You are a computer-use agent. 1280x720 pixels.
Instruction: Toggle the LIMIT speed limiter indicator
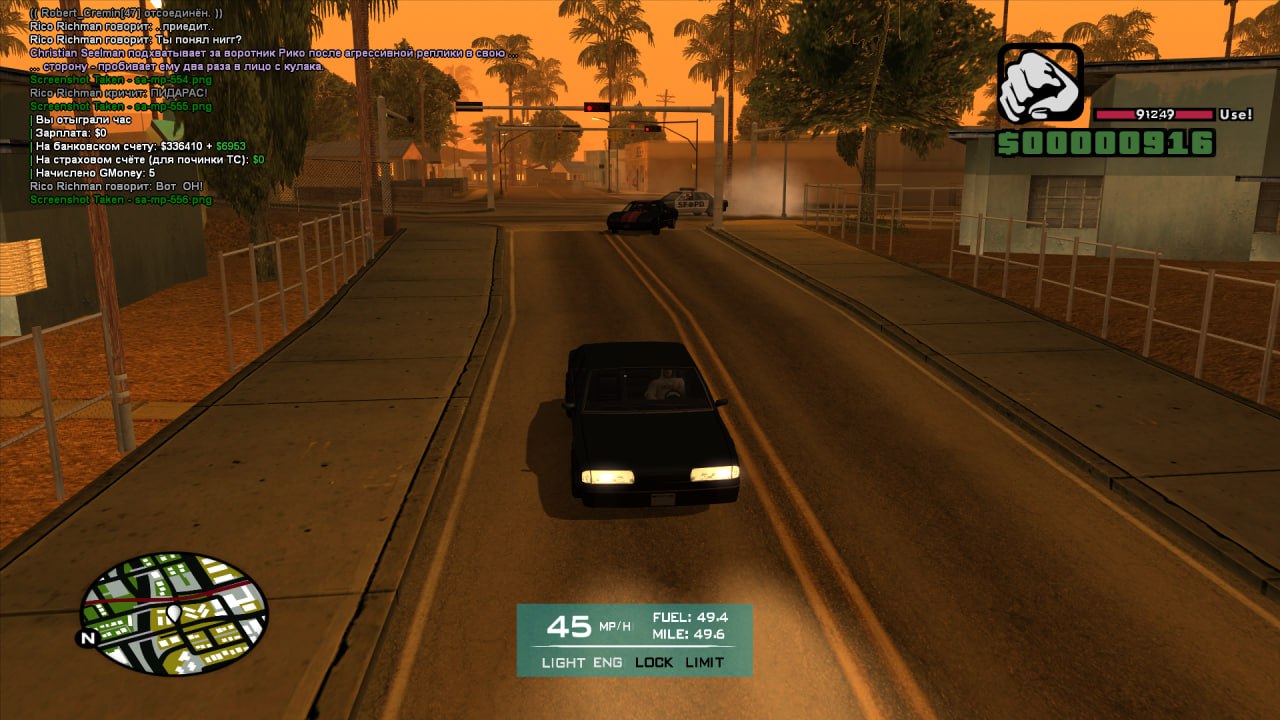pyautogui.click(x=705, y=663)
